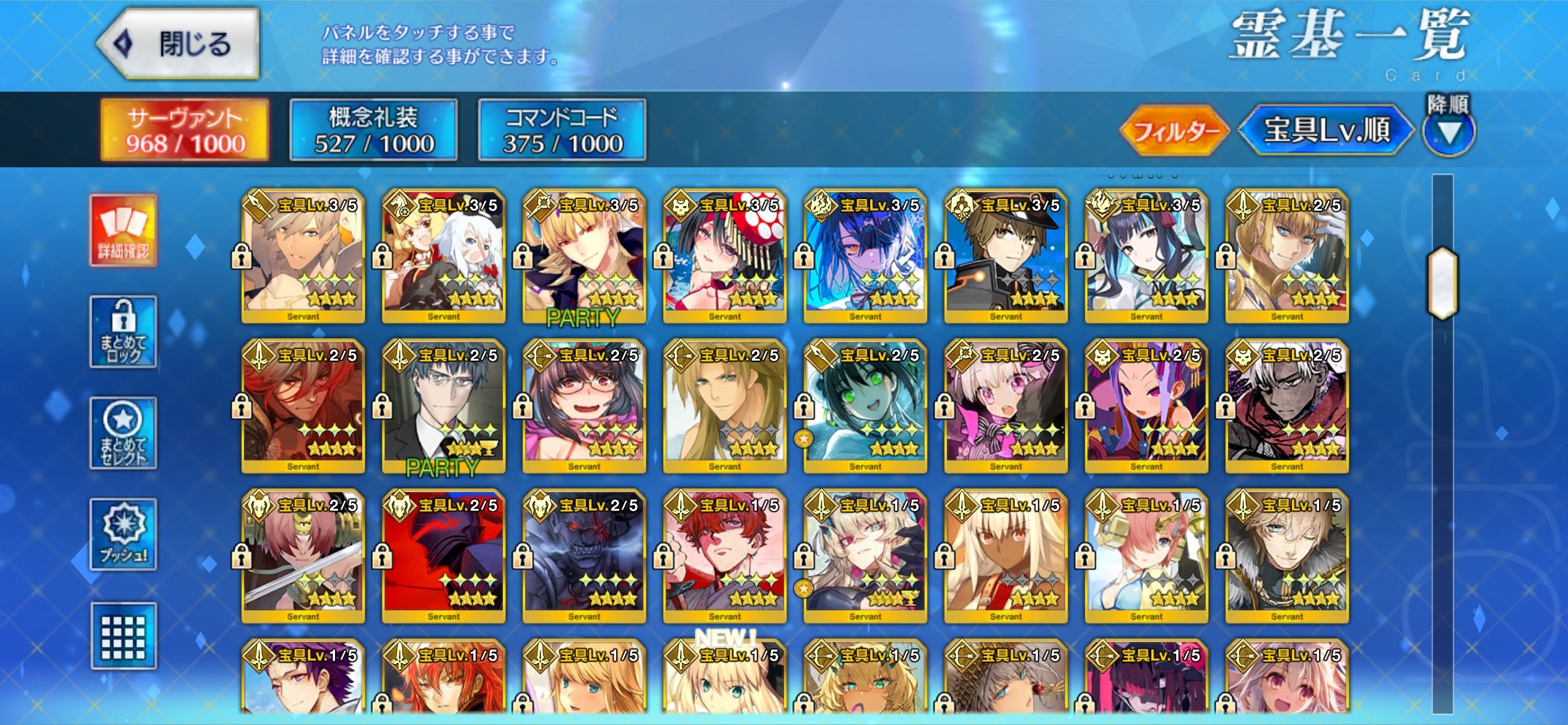Viewport: 1568px width, 725px height.
Task: Switch to the サーヴァント tab
Action: tap(185, 130)
